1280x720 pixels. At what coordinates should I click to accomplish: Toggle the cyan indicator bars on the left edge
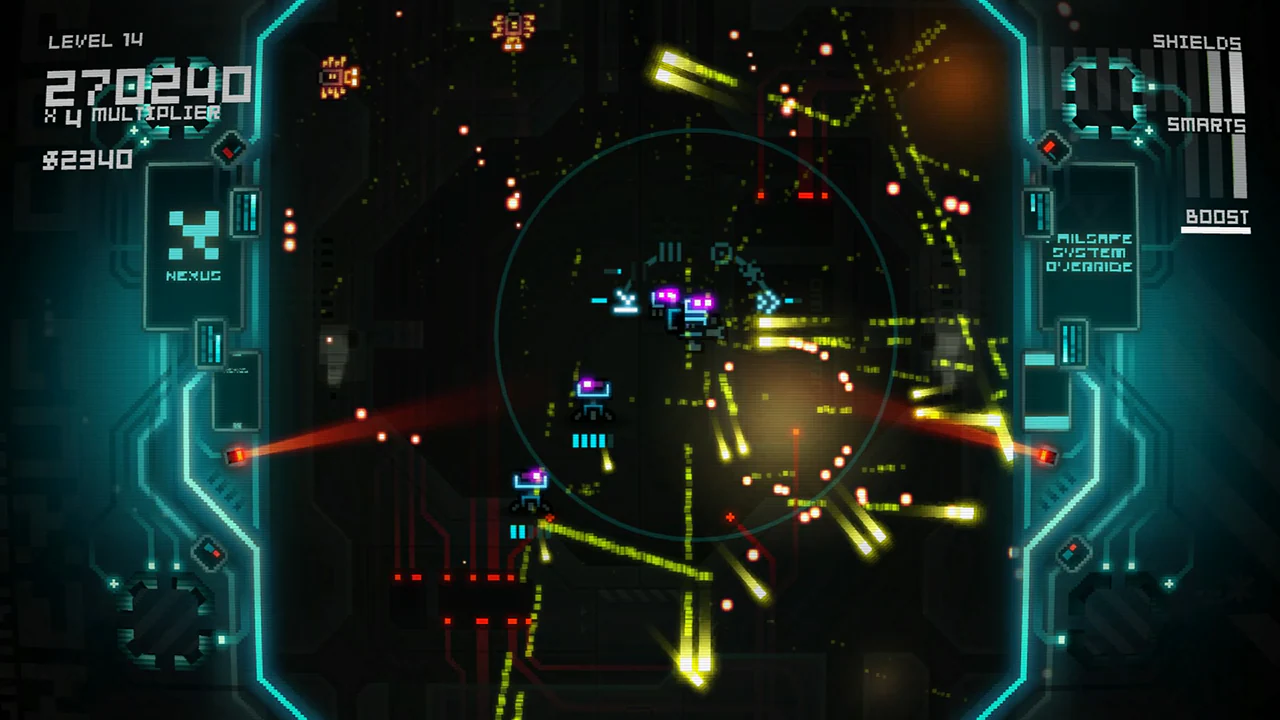tap(211, 340)
